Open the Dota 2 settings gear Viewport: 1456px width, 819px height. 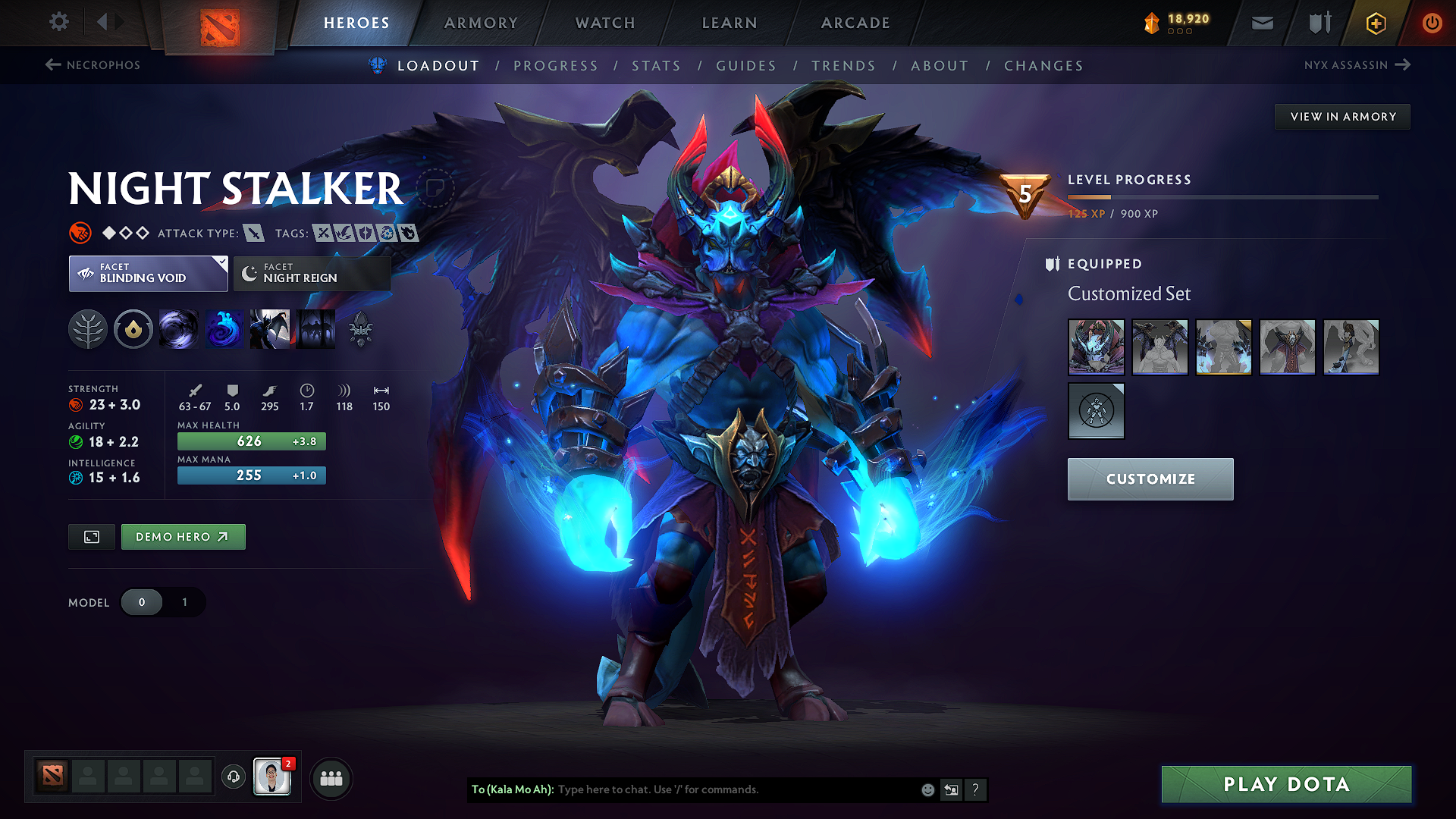pos(58,22)
